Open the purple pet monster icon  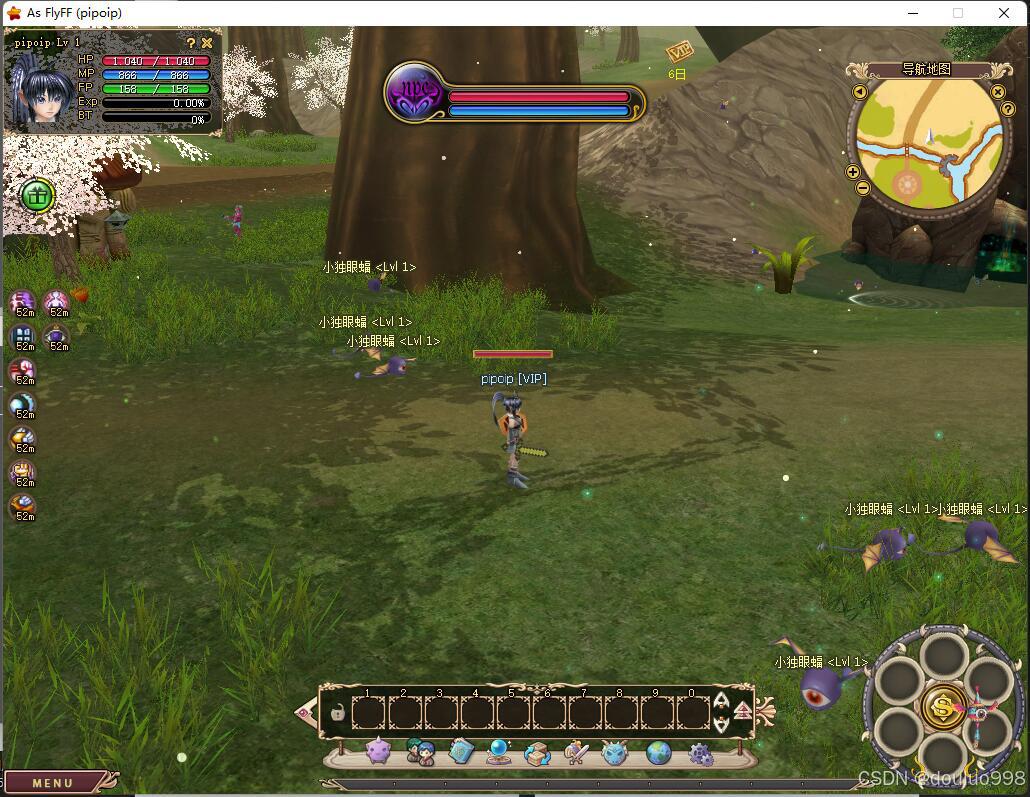(x=378, y=752)
